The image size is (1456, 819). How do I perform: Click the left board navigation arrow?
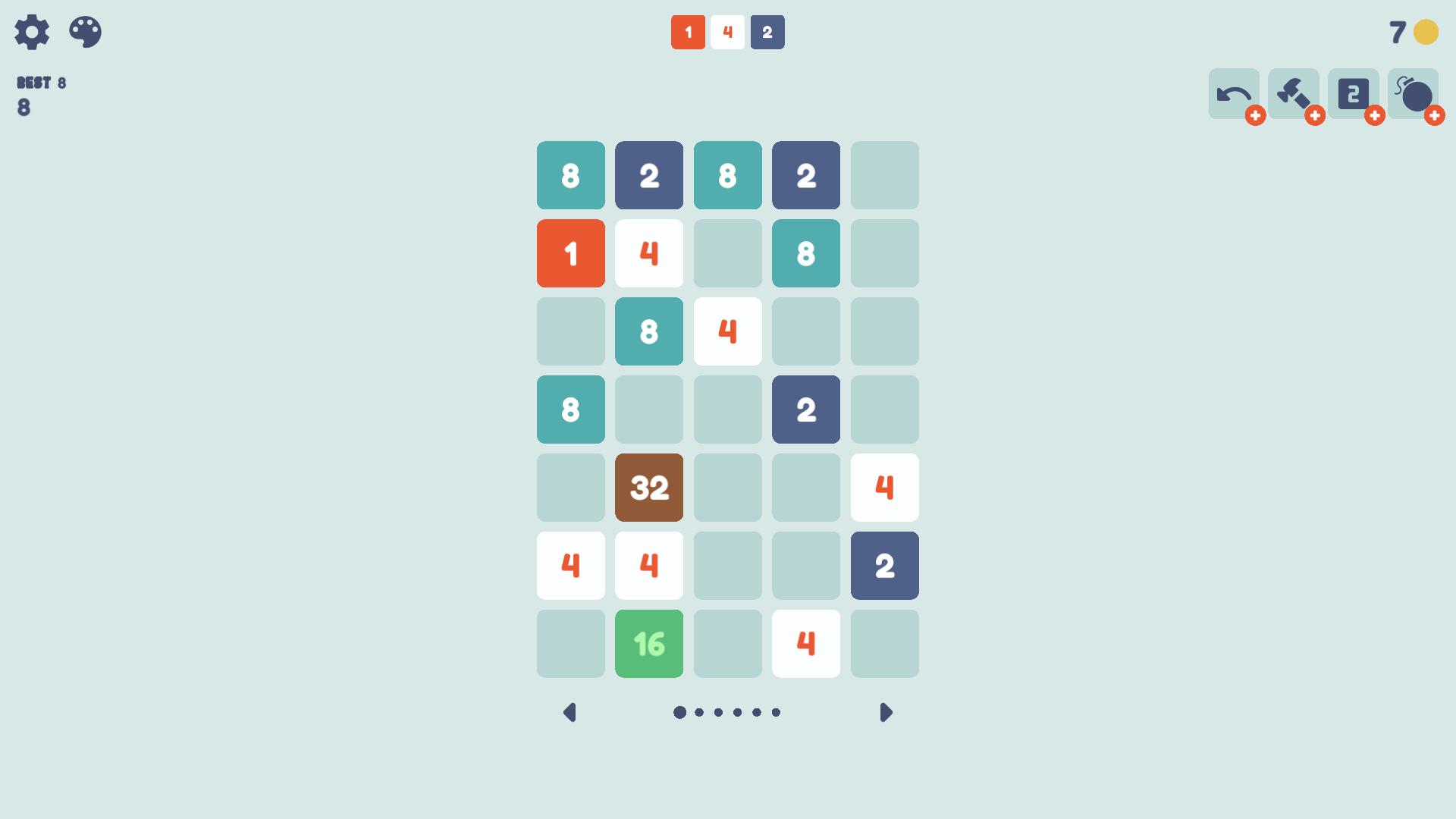(x=570, y=712)
